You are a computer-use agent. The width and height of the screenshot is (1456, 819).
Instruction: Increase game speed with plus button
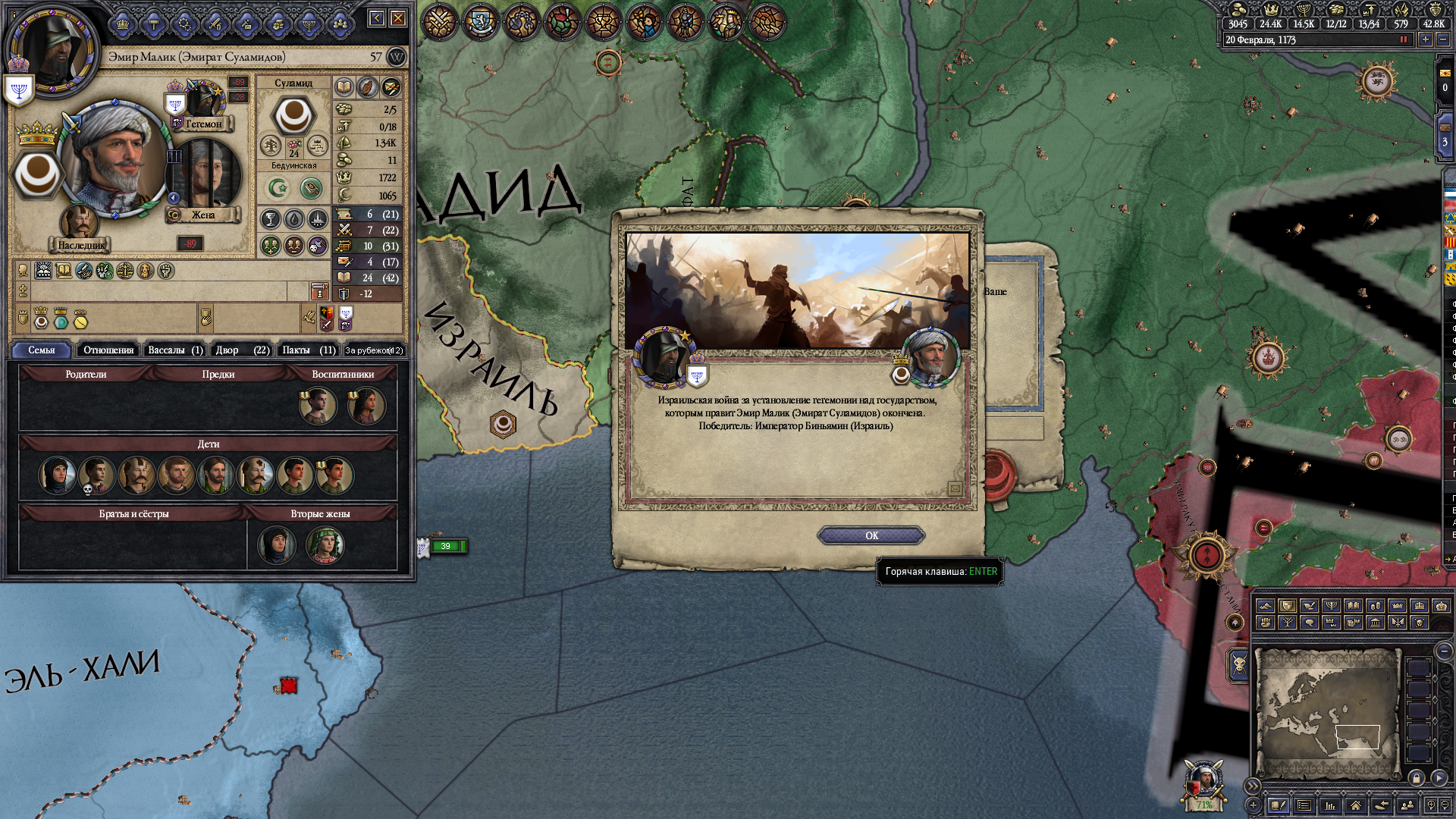point(1426,39)
